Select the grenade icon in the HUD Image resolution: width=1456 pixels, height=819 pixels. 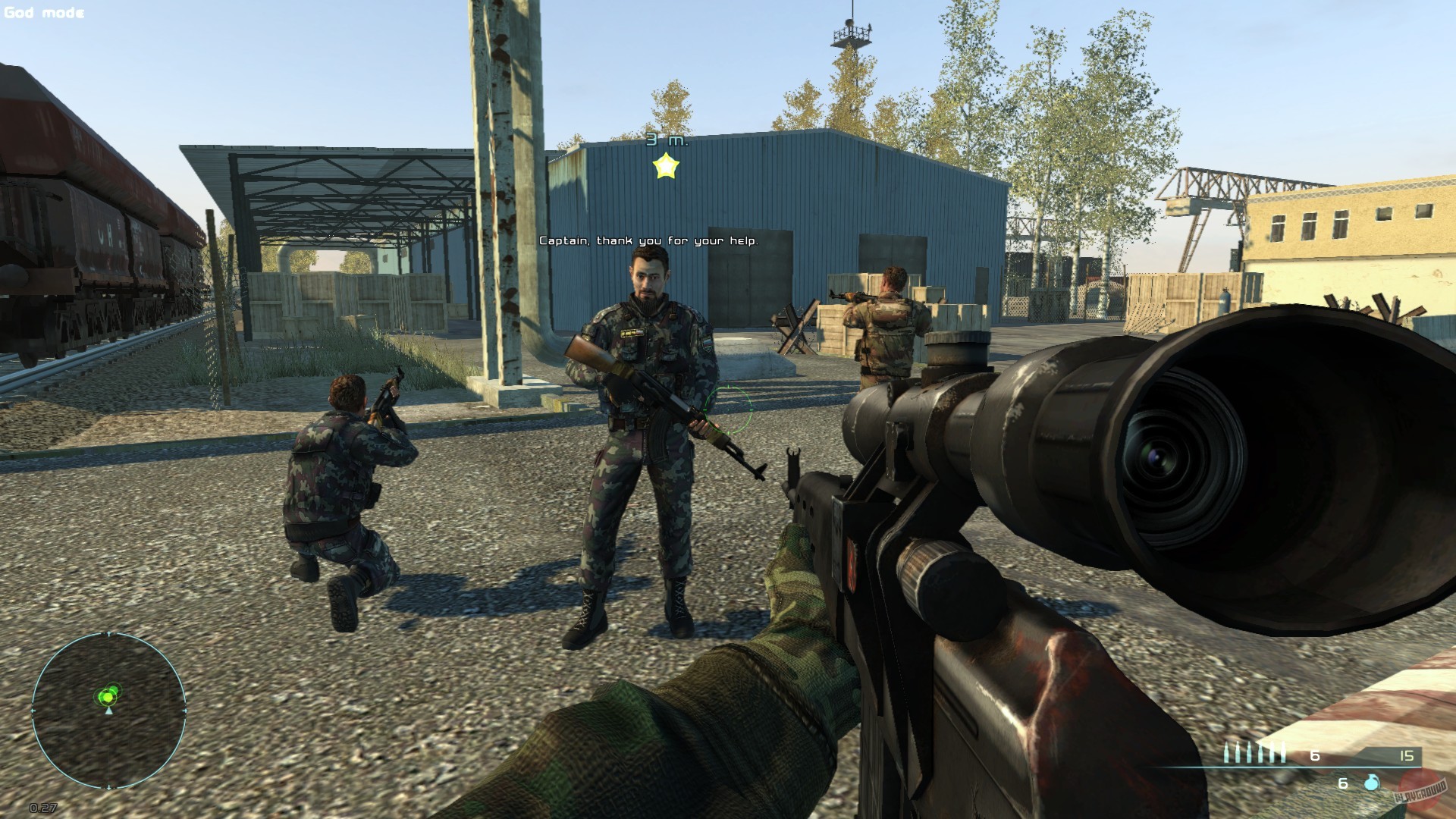(x=1372, y=783)
